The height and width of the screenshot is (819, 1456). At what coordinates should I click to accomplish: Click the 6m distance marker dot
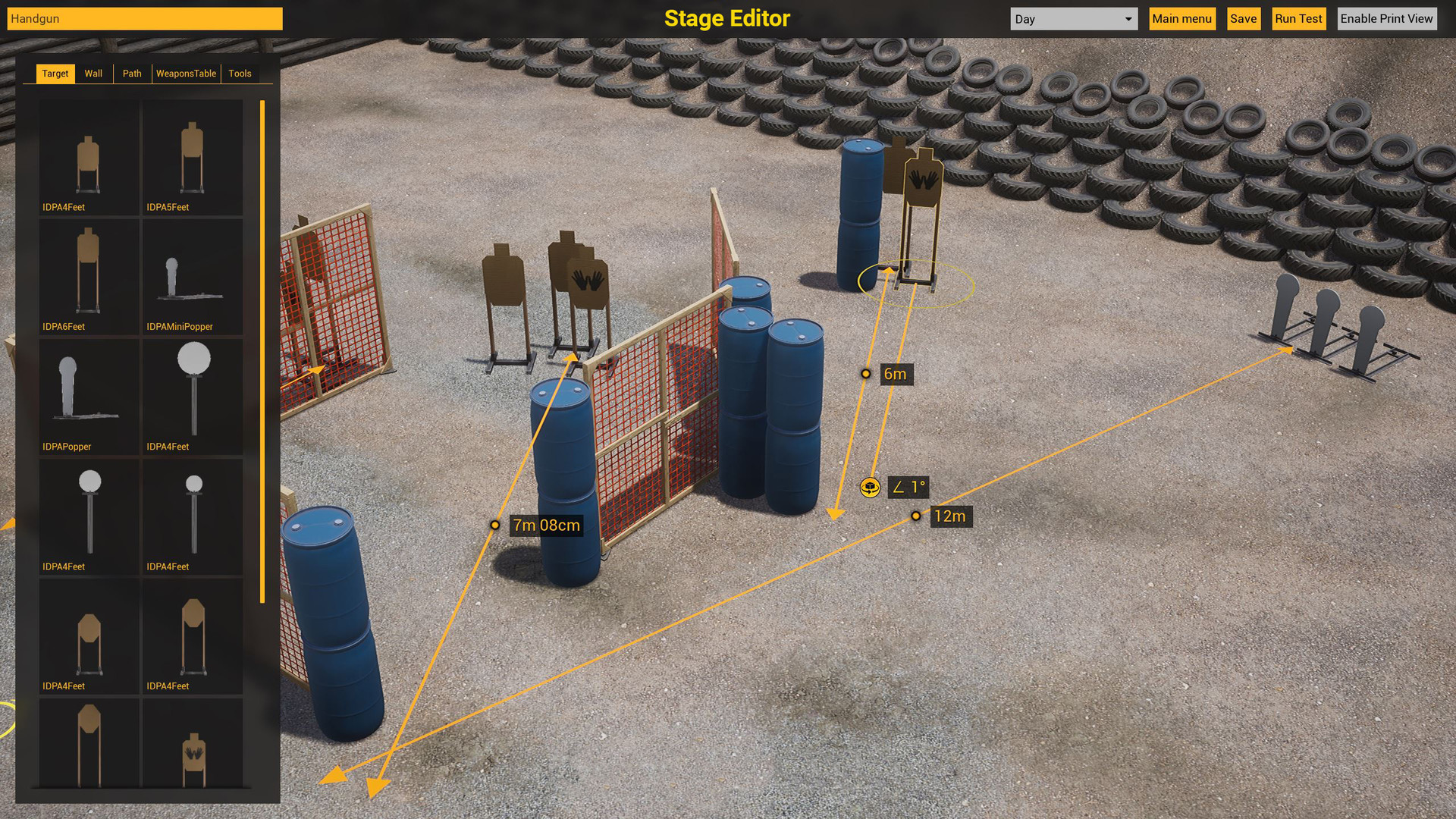click(x=867, y=374)
